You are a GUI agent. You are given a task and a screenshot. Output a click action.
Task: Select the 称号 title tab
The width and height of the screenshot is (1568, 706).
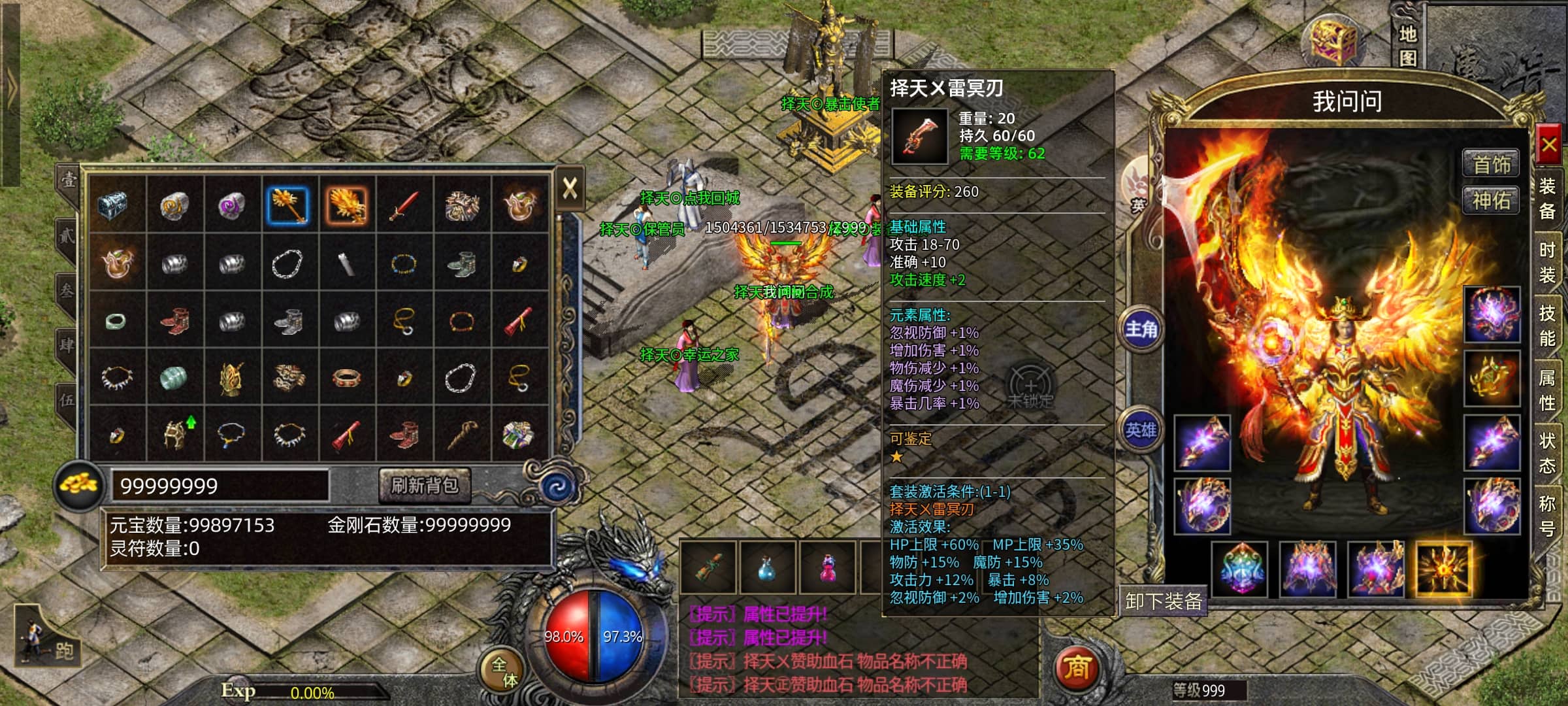pyautogui.click(x=1547, y=515)
